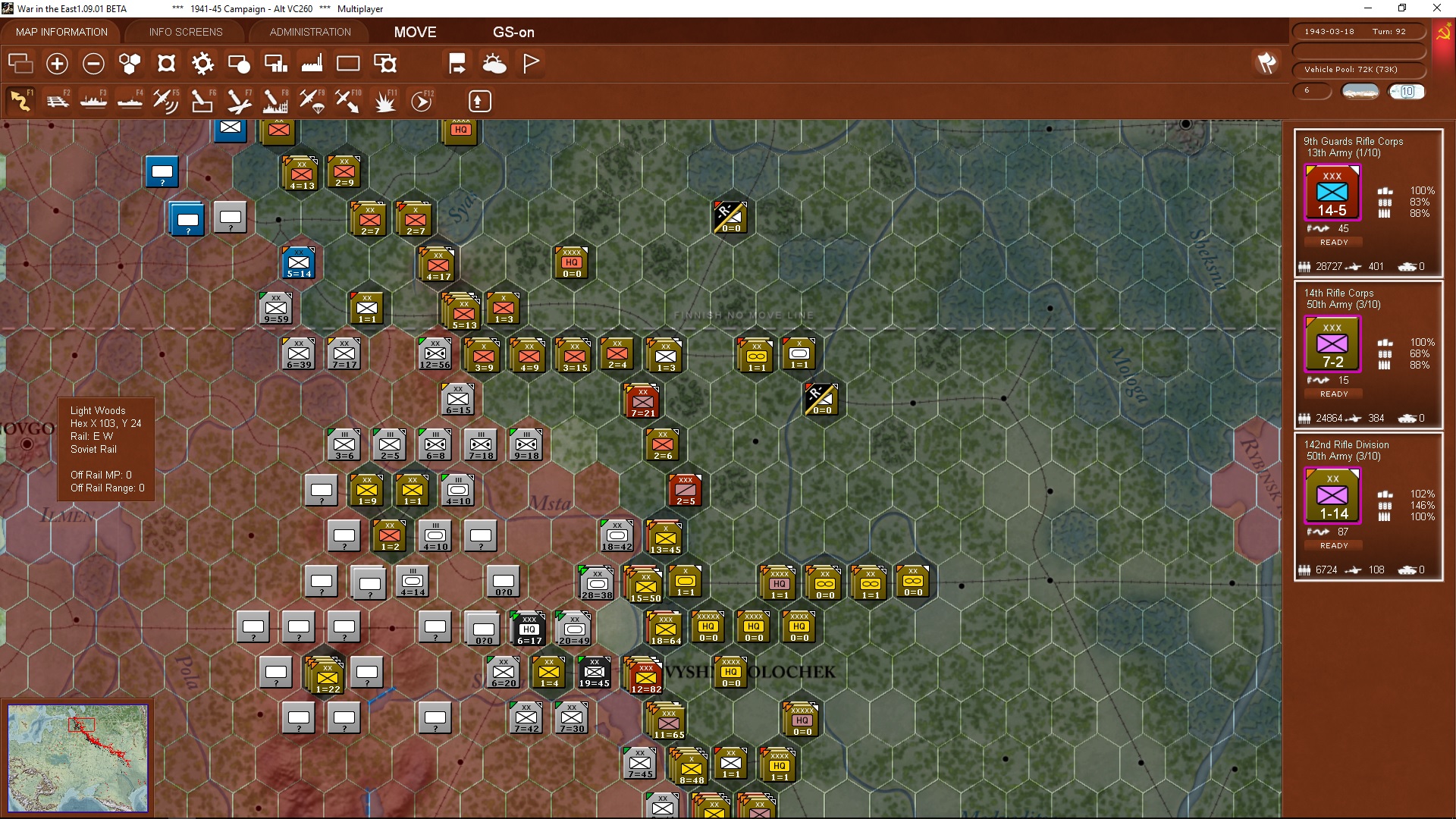Image resolution: width=1456 pixels, height=819 pixels.
Task: Toggle the GS-on setting
Action: (x=514, y=32)
